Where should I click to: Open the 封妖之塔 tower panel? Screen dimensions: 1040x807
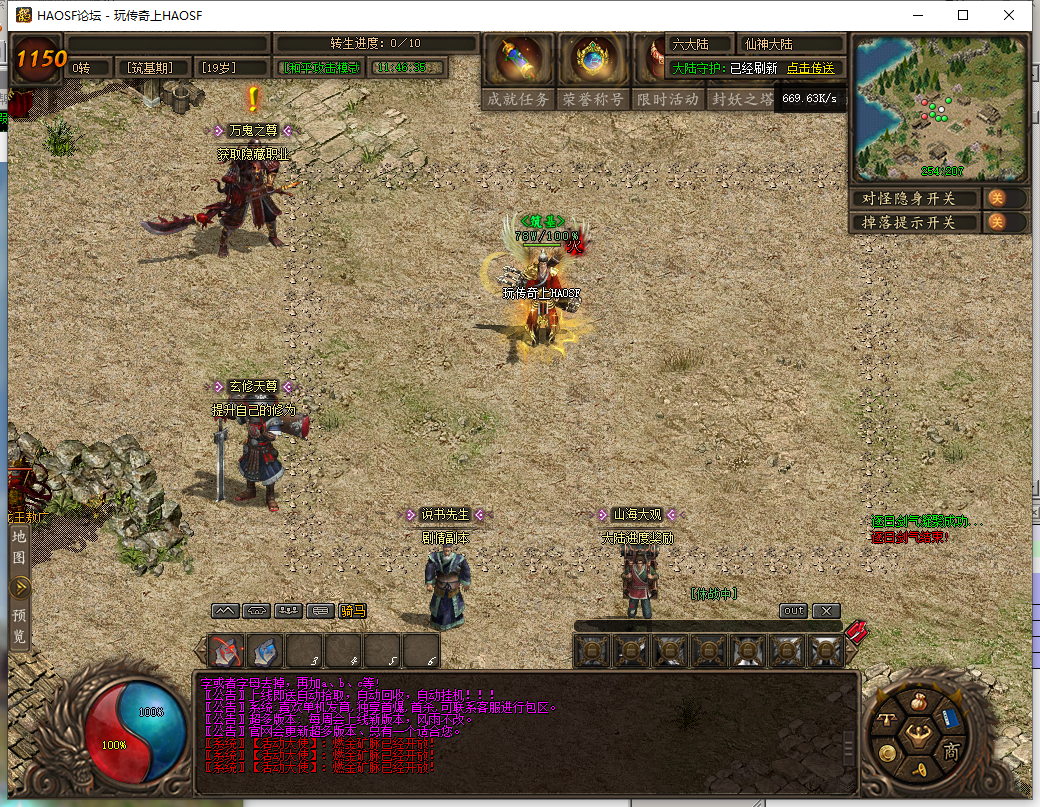[741, 99]
